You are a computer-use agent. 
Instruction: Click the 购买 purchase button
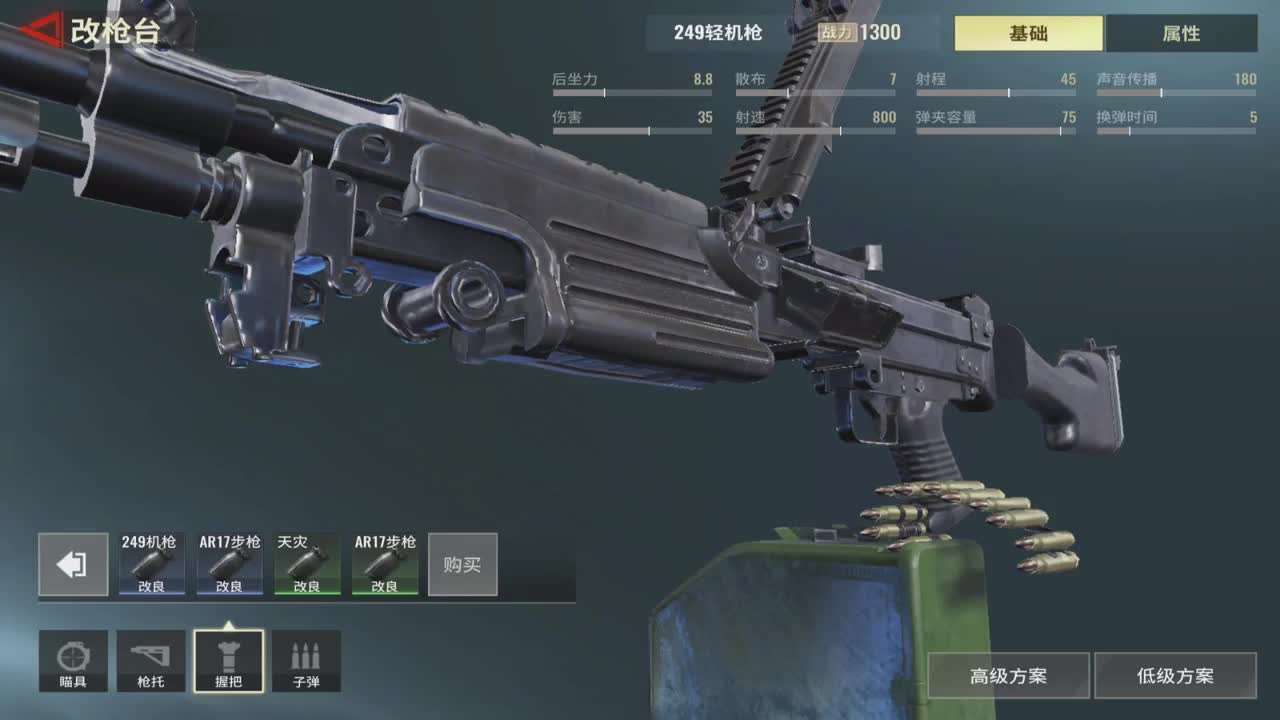pos(462,565)
